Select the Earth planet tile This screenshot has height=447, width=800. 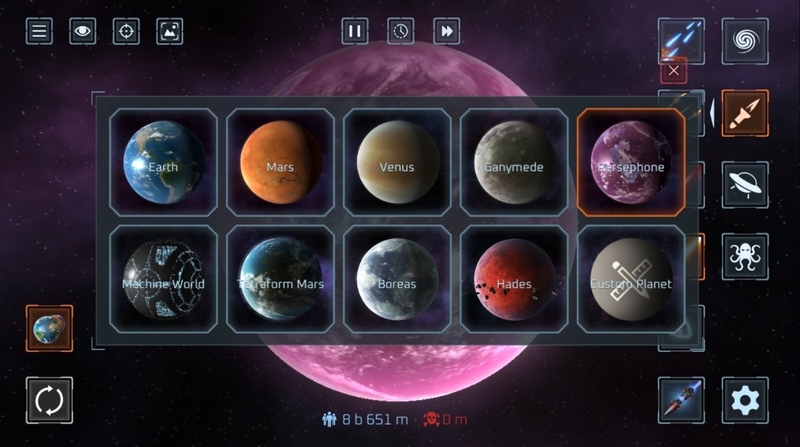(x=163, y=162)
